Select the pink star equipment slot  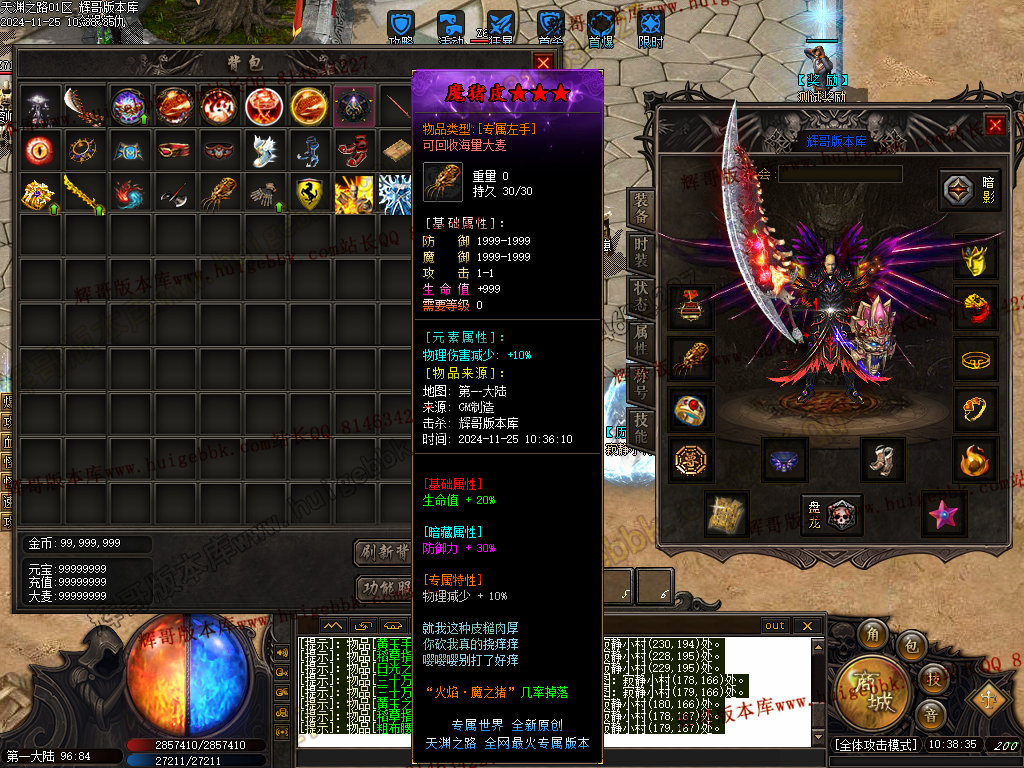point(941,513)
